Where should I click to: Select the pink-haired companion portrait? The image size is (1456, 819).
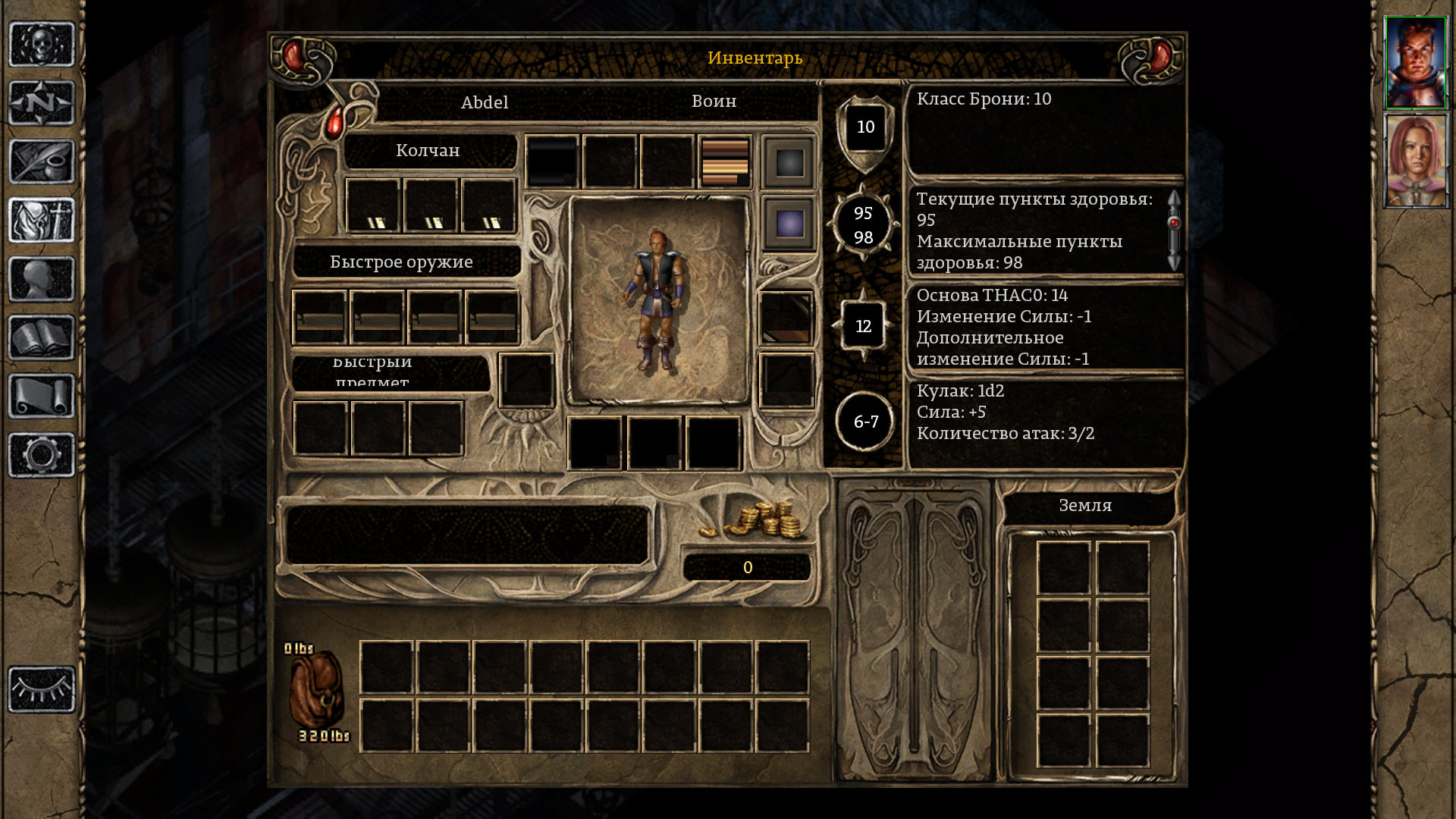pos(1415,161)
